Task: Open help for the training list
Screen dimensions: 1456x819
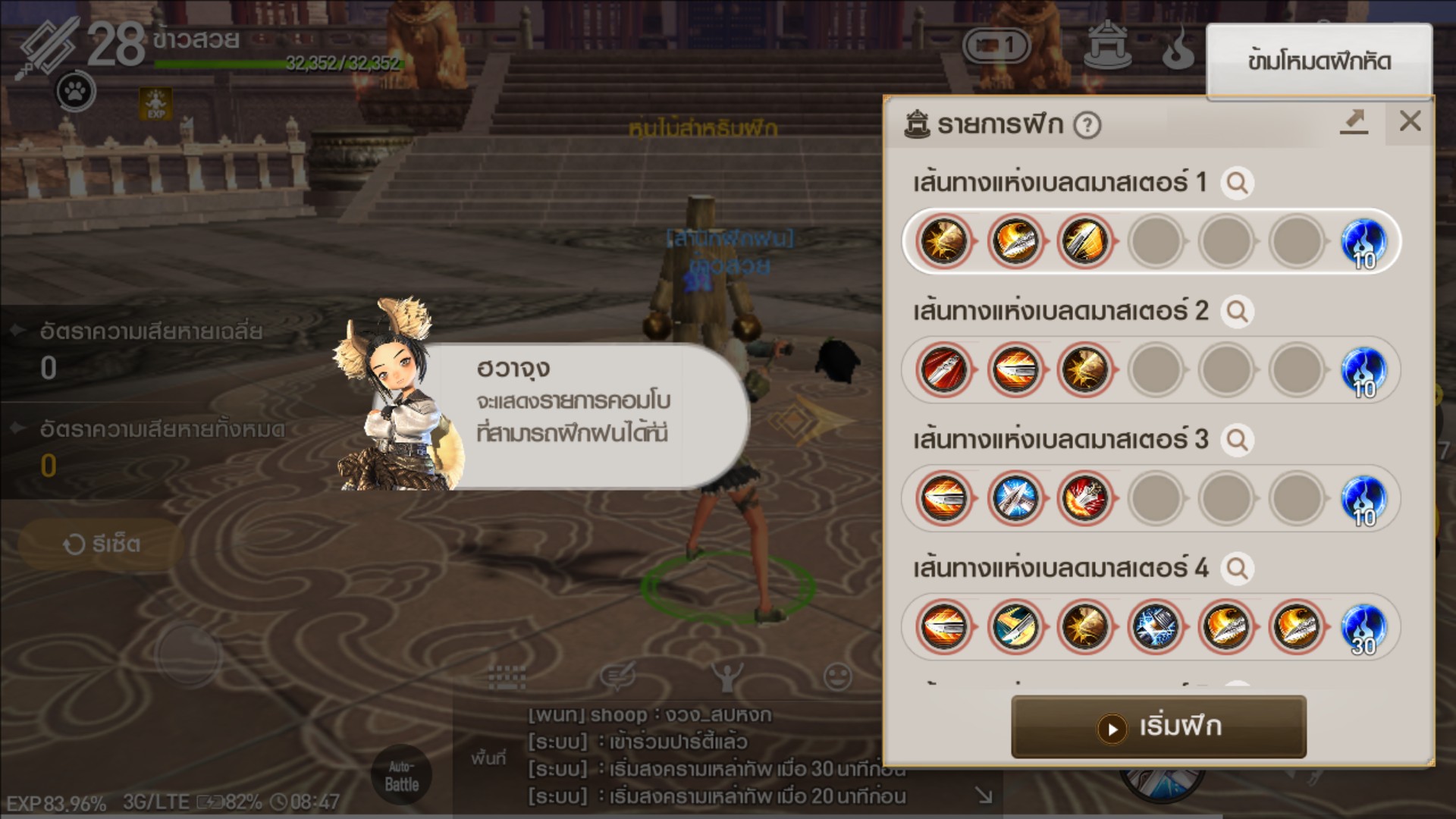Action: (1087, 125)
